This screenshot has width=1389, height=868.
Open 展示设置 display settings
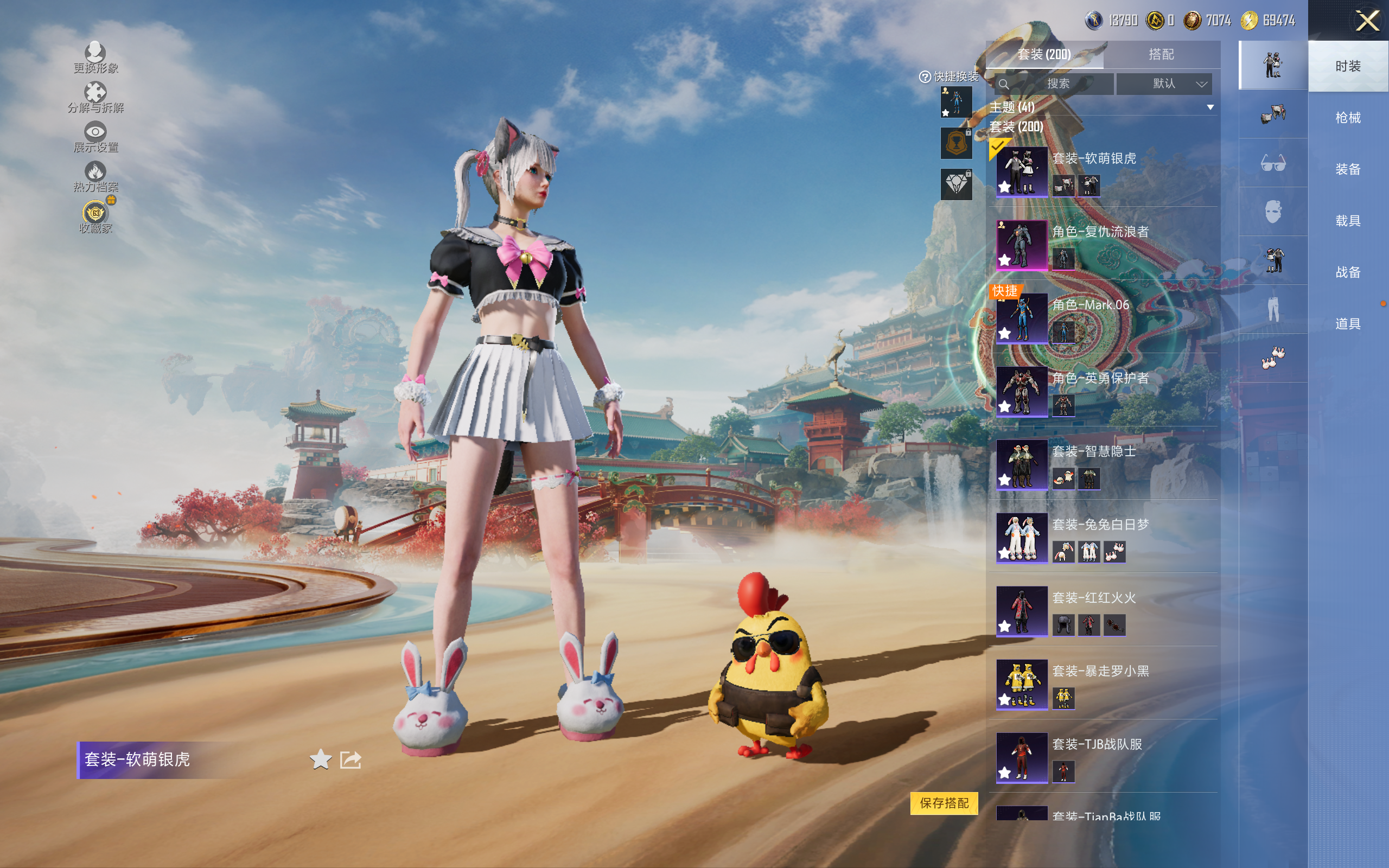click(95, 137)
